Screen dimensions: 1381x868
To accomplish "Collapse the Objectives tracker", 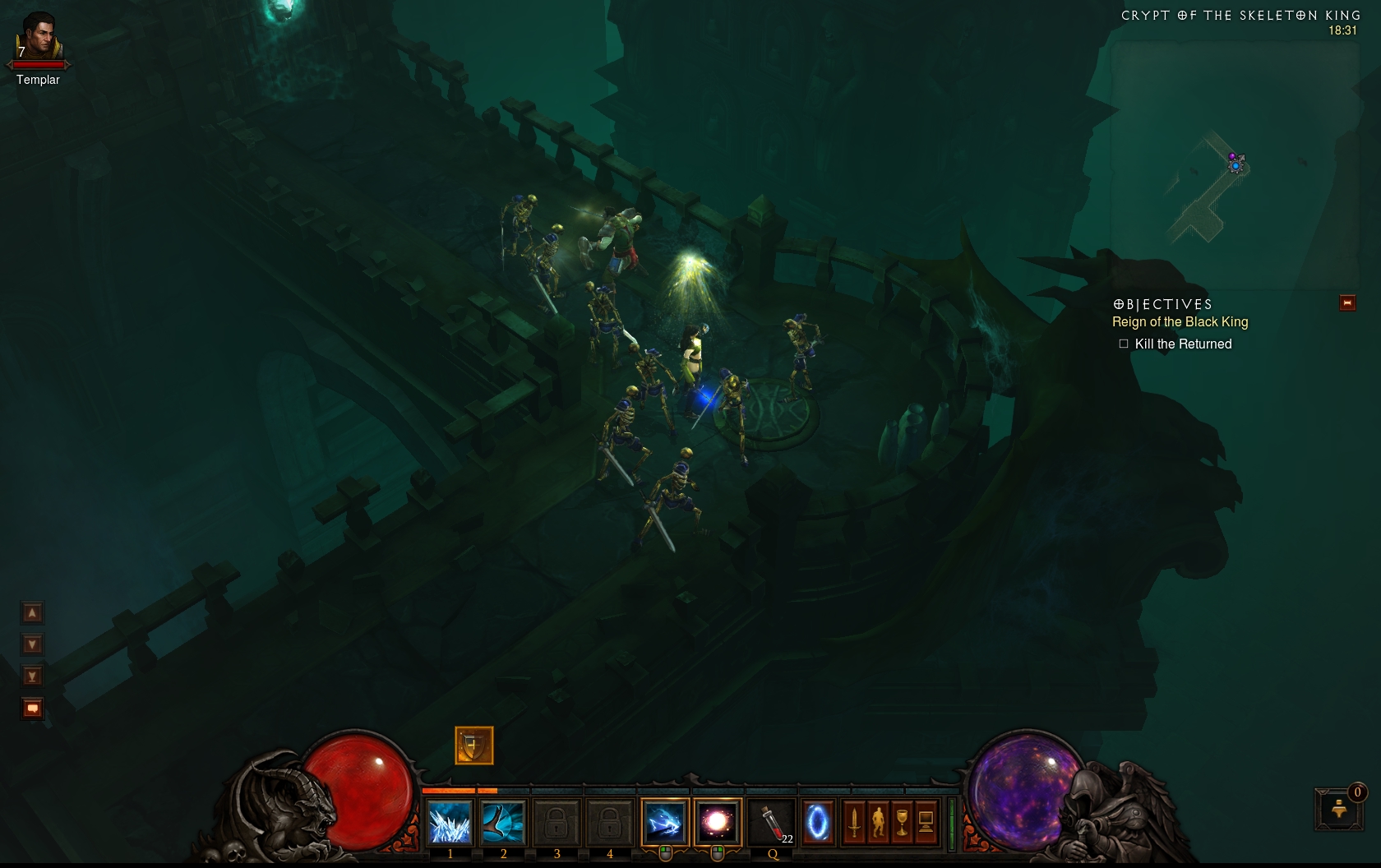I will point(1347,303).
